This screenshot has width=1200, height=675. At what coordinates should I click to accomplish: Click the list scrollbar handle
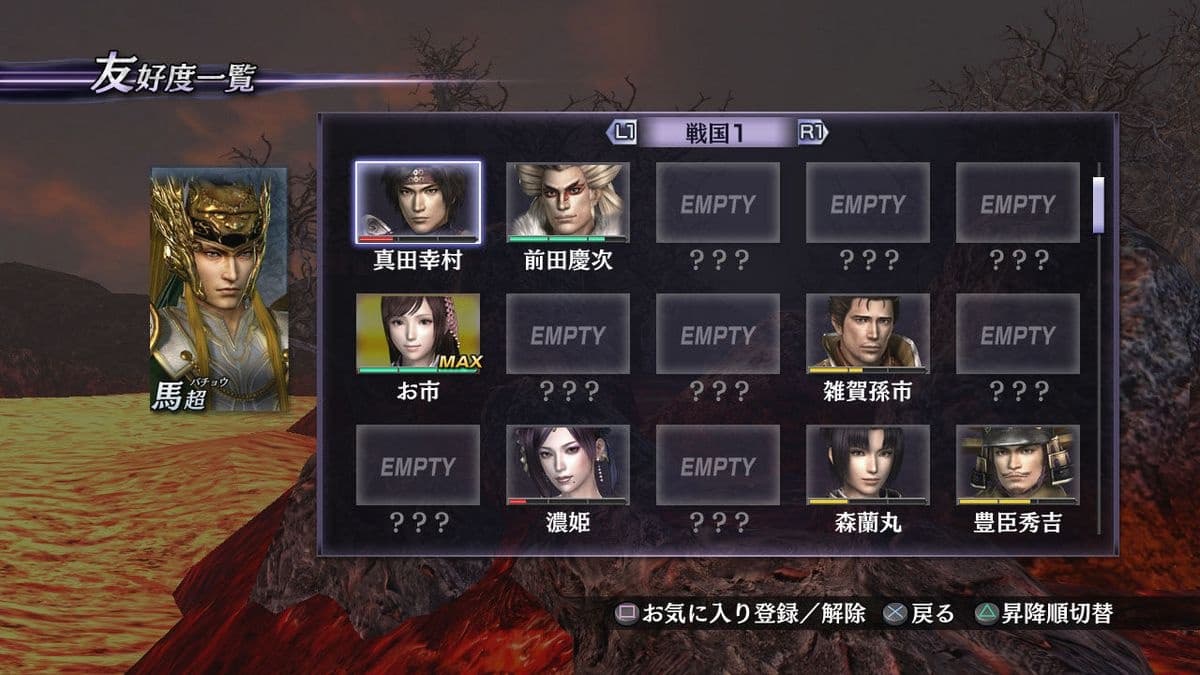[x=1098, y=204]
